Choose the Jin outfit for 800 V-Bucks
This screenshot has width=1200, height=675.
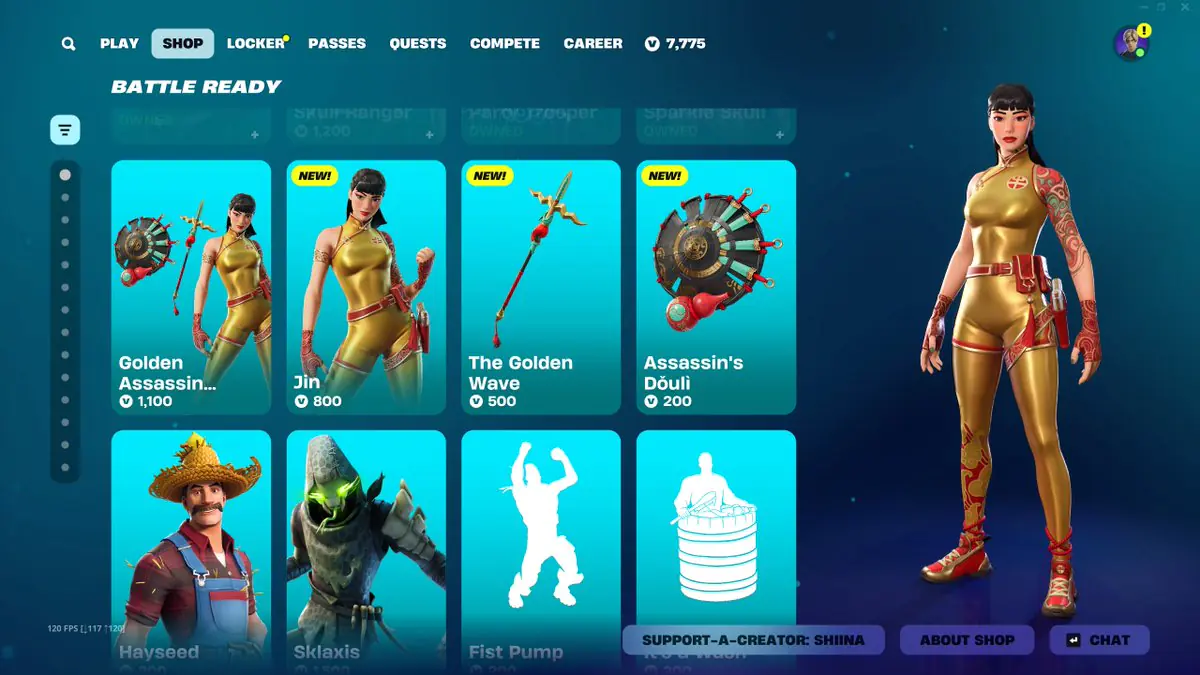(366, 287)
